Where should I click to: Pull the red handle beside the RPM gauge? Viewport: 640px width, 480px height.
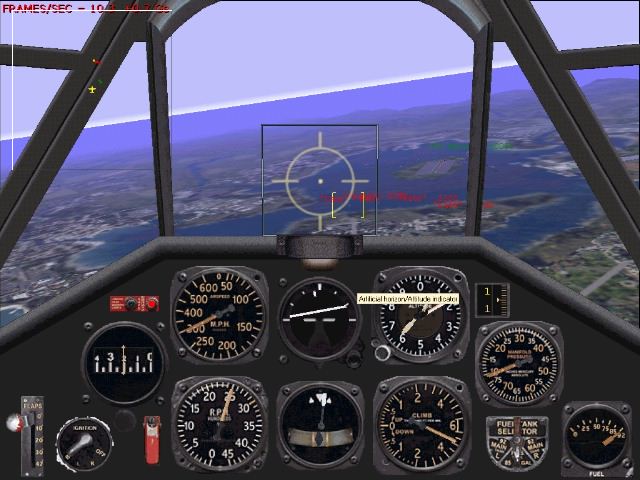pyautogui.click(x=153, y=436)
